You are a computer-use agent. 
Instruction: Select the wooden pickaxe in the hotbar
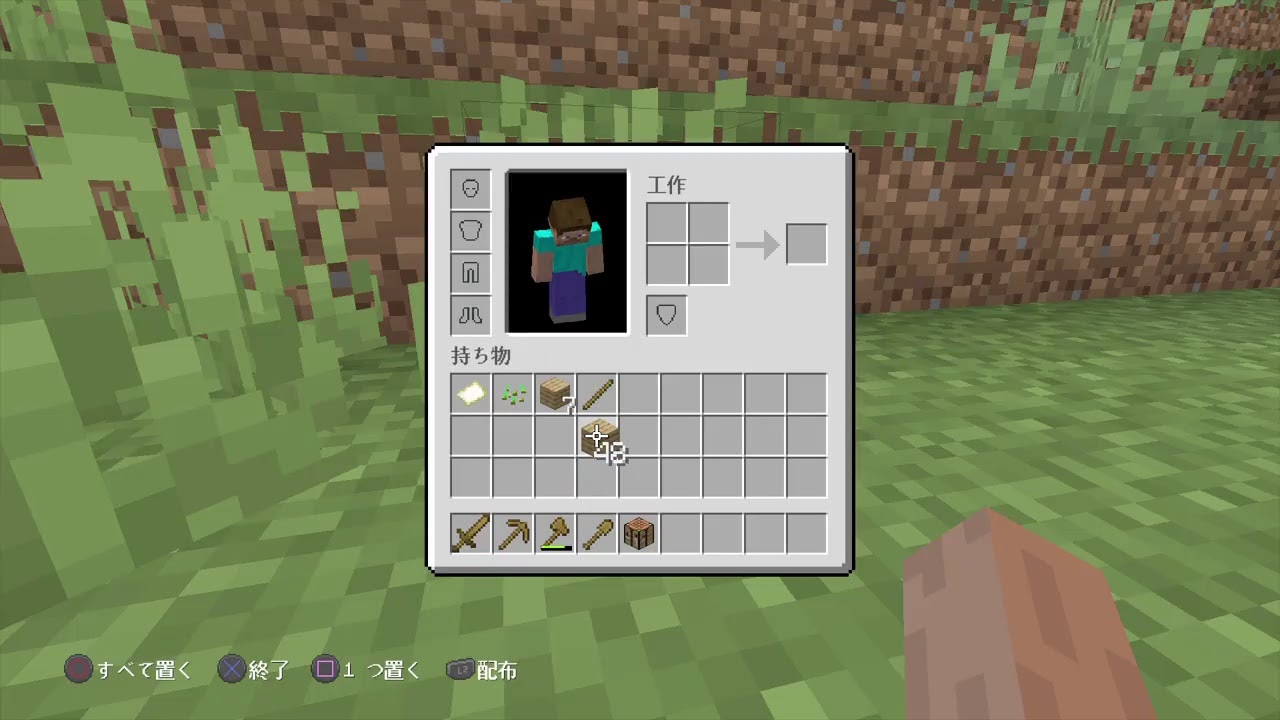pyautogui.click(x=513, y=533)
